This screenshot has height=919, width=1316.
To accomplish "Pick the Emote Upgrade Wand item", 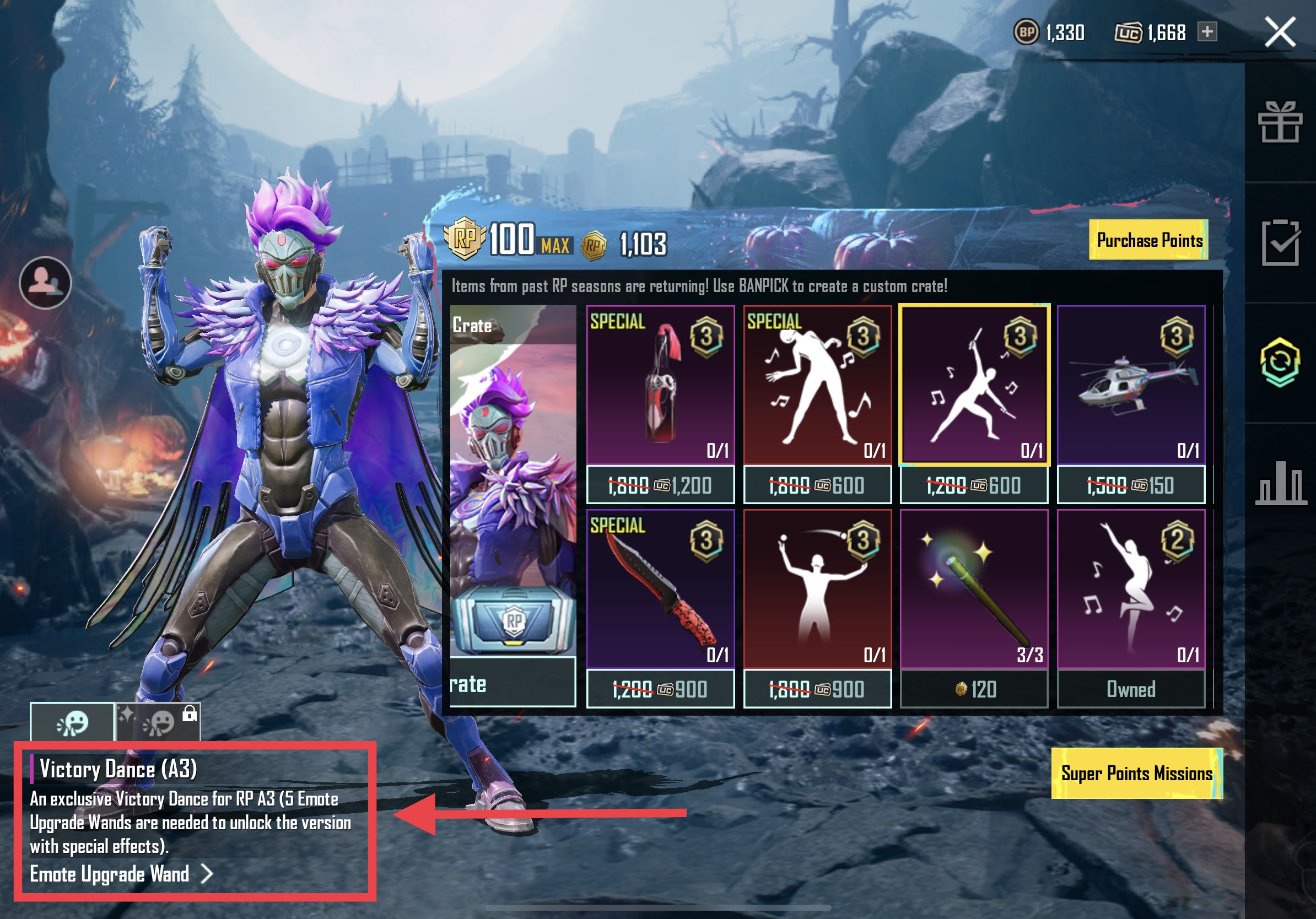I will click(x=974, y=589).
